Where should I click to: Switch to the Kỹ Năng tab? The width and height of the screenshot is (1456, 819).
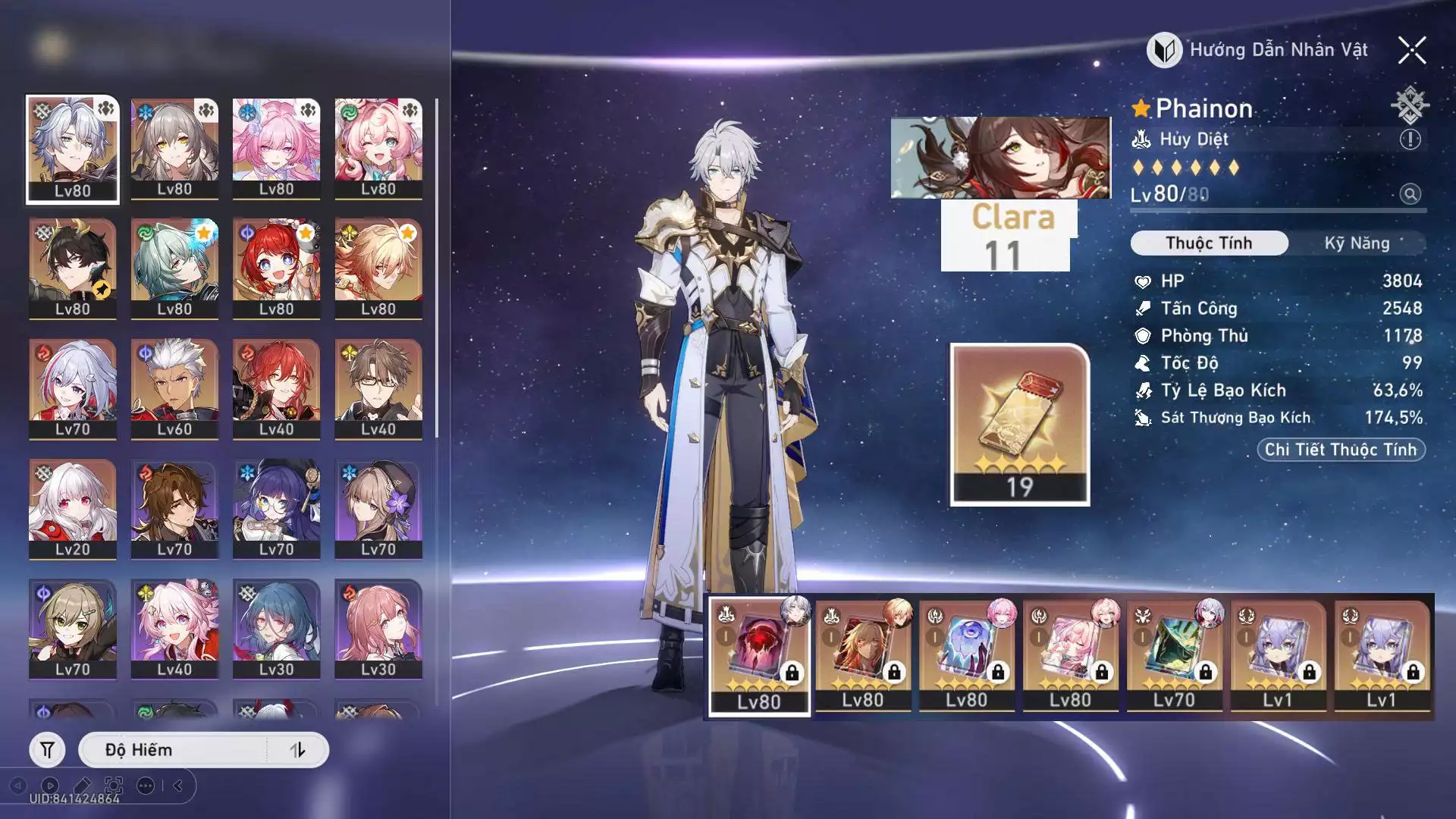(1357, 243)
